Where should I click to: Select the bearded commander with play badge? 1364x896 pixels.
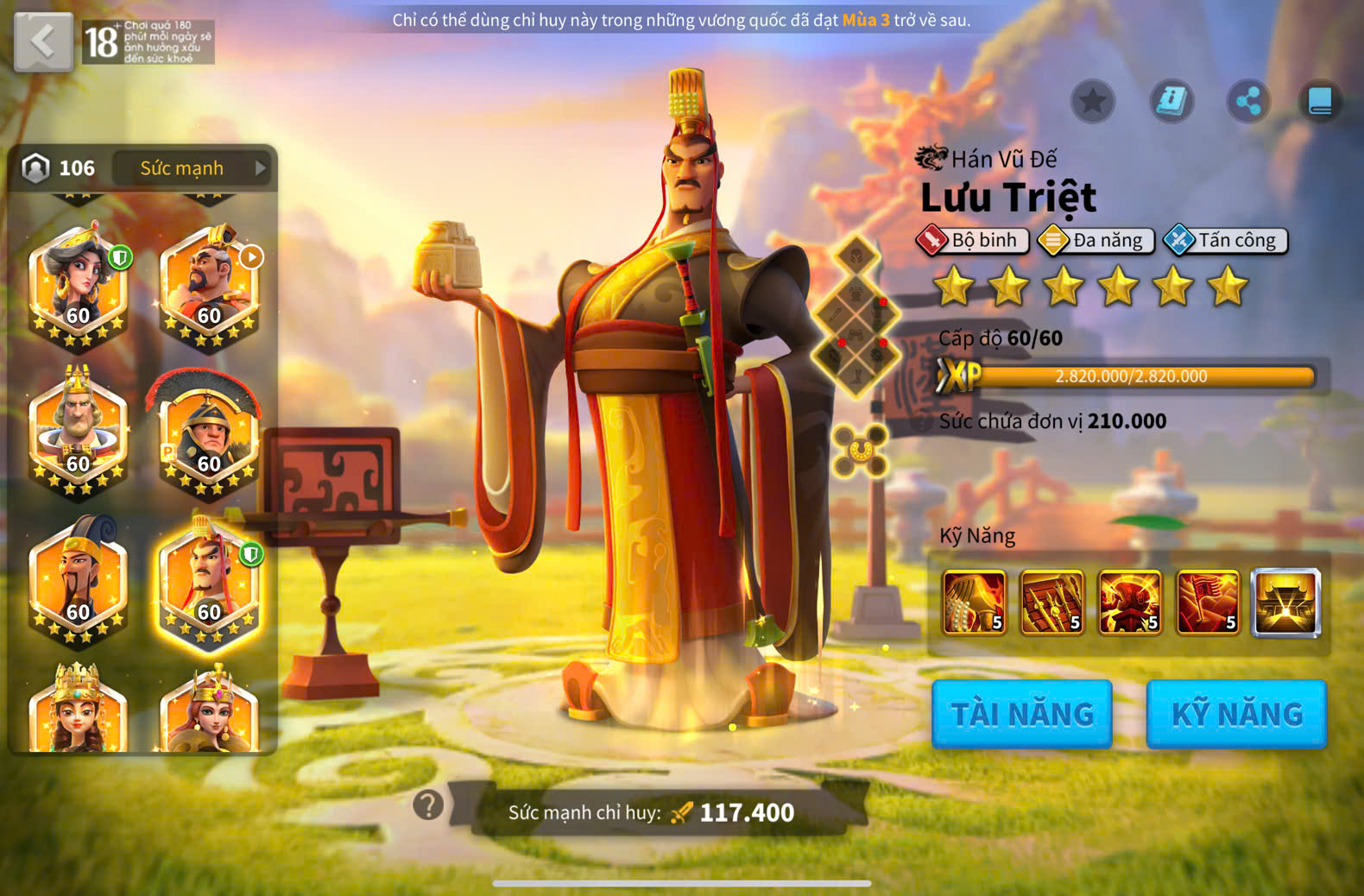pyautogui.click(x=210, y=287)
